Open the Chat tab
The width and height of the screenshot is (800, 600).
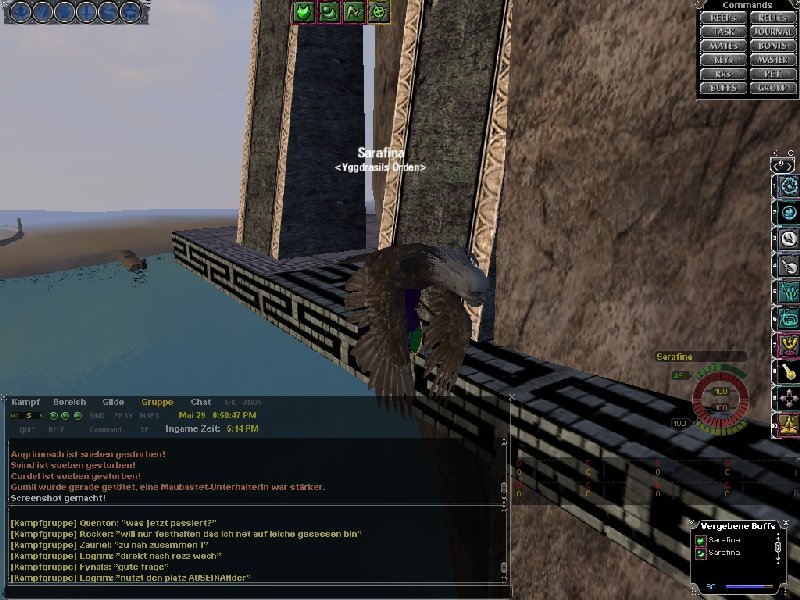click(201, 402)
